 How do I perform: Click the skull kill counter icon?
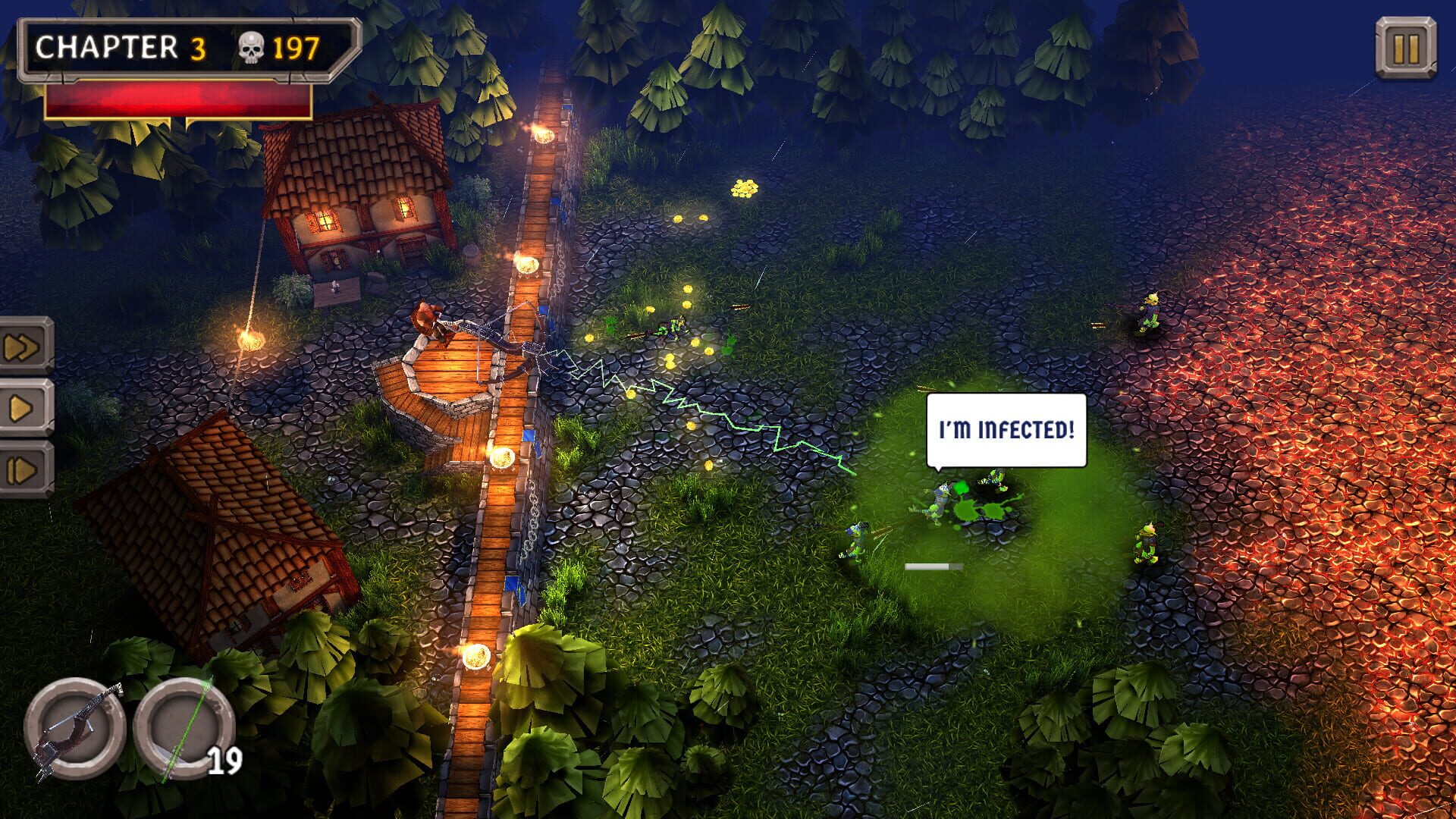pyautogui.click(x=253, y=47)
